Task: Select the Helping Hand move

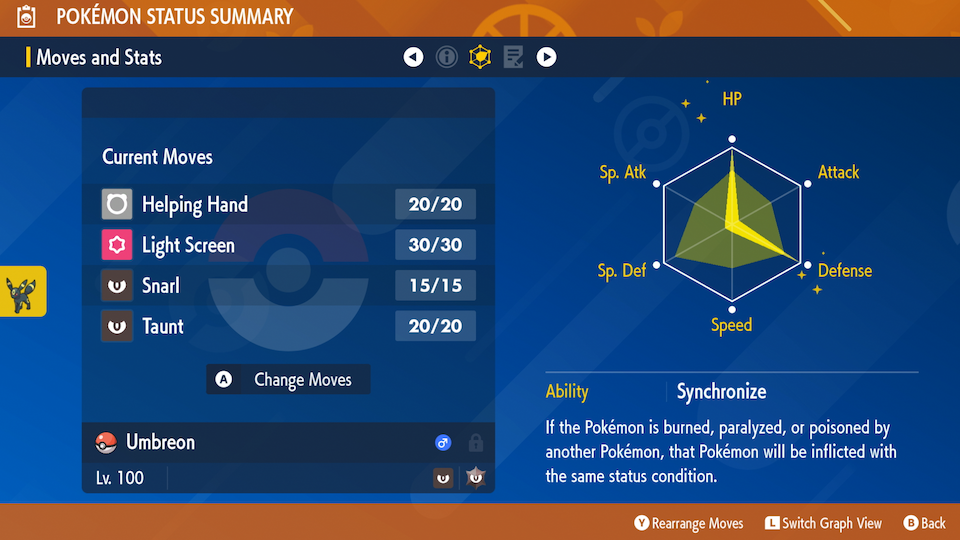Action: click(x=288, y=205)
